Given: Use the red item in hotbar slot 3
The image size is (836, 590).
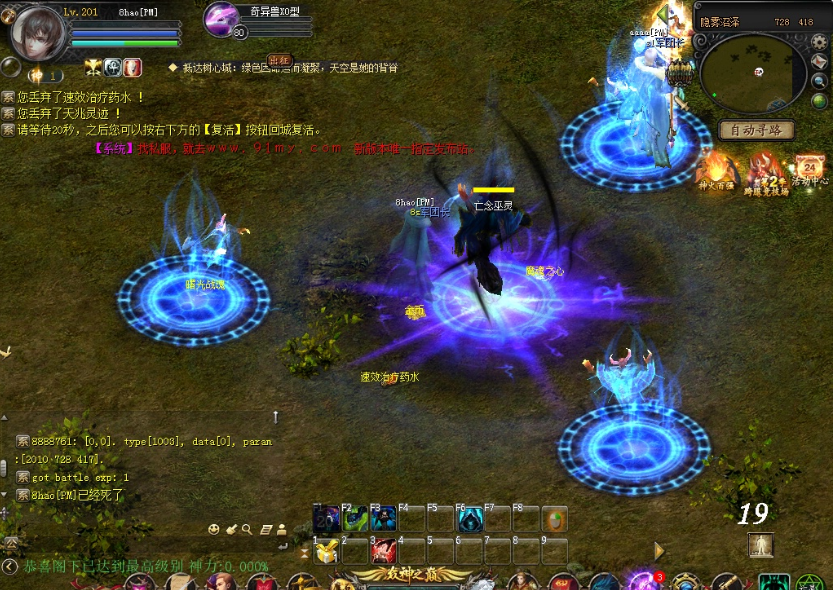Looking at the screenshot, I should 383,551.
